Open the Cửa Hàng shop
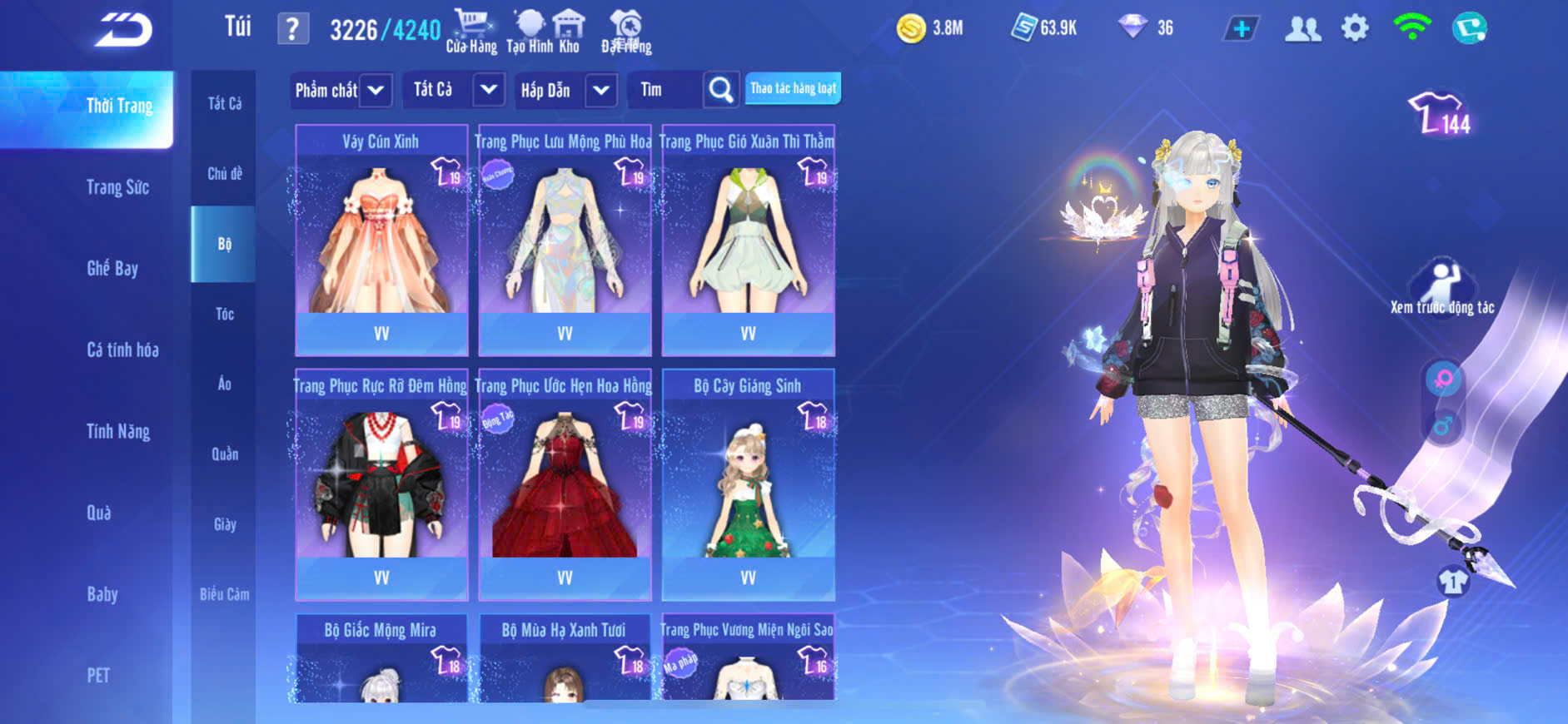Image resolution: width=1568 pixels, height=724 pixels. (x=471, y=31)
